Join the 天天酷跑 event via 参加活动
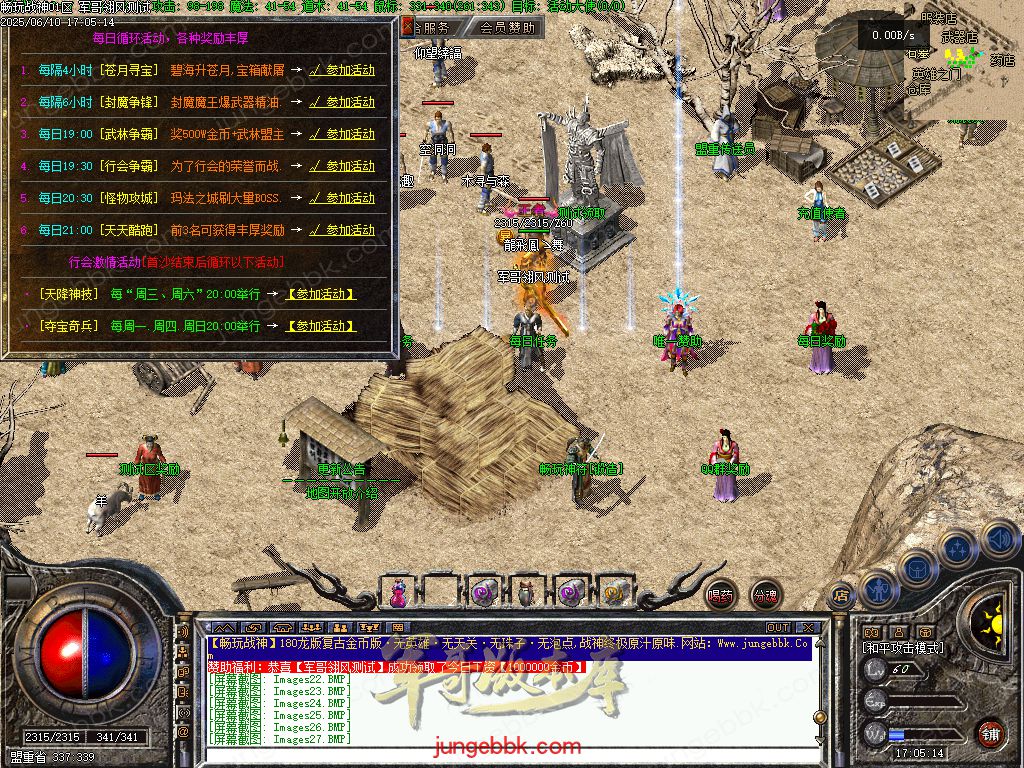This screenshot has height=768, width=1024. [342, 230]
